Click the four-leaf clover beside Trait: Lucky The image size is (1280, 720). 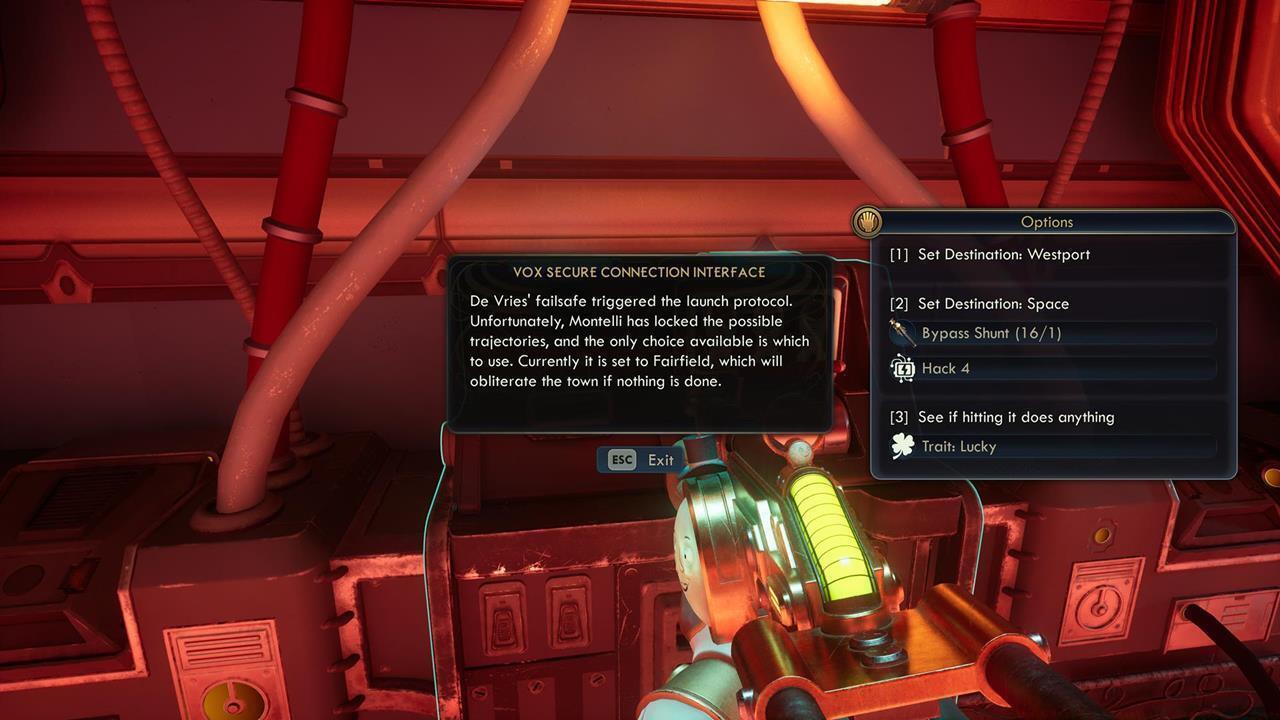coord(903,446)
